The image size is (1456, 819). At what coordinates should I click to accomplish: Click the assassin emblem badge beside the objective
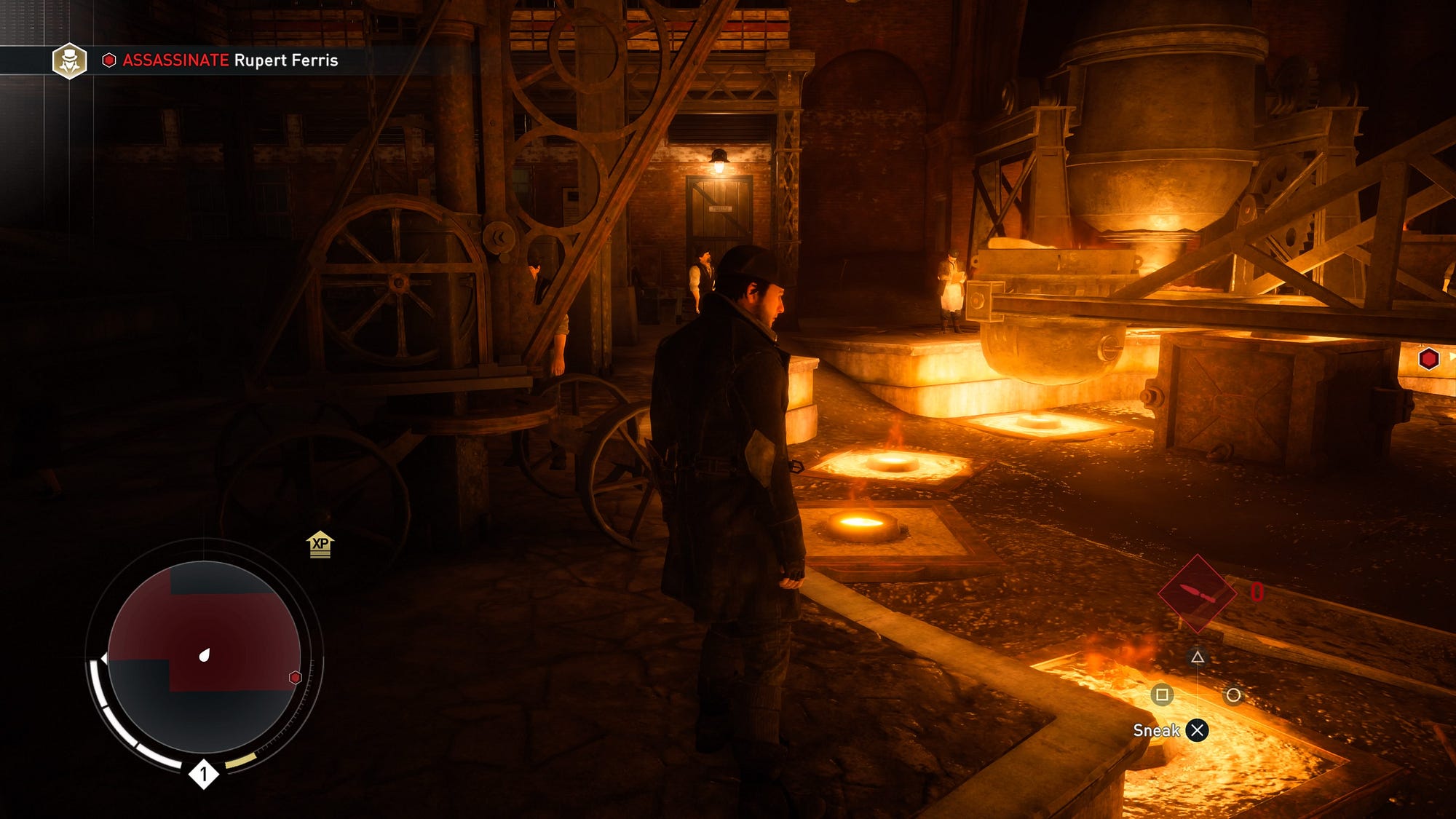click(70, 60)
